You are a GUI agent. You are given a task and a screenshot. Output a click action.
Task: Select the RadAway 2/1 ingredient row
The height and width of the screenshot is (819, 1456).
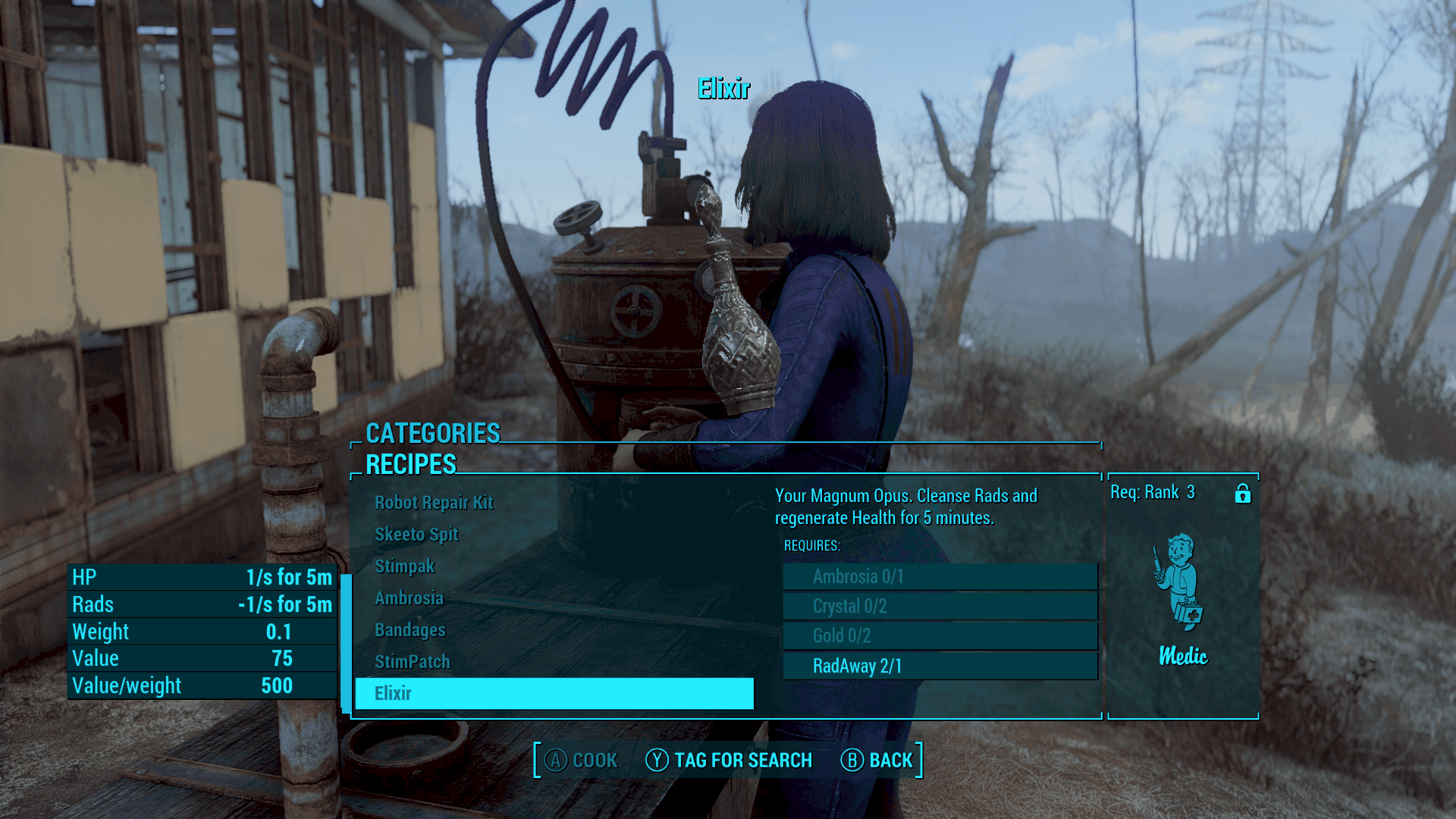(940, 667)
